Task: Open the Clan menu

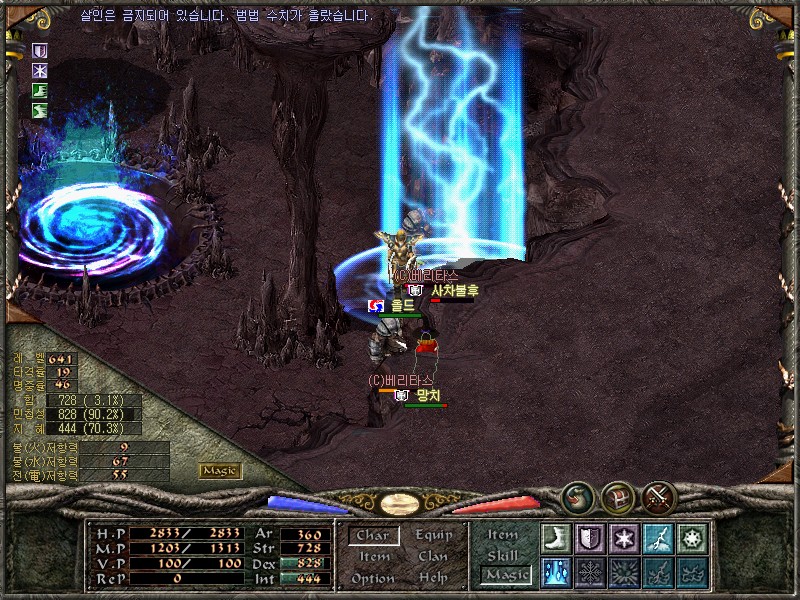Action: [433, 557]
